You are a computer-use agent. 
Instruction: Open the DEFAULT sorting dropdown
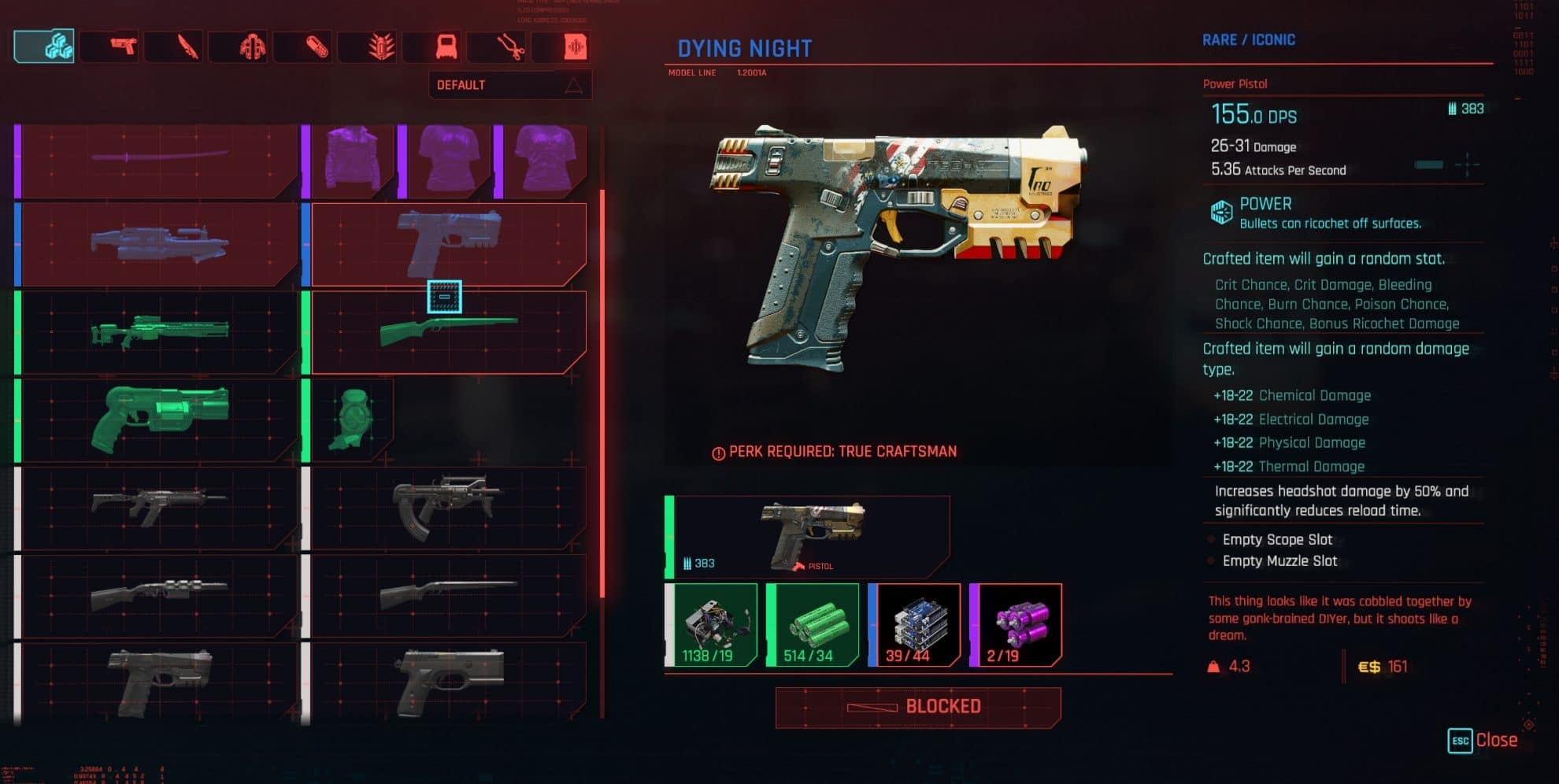pyautogui.click(x=508, y=84)
